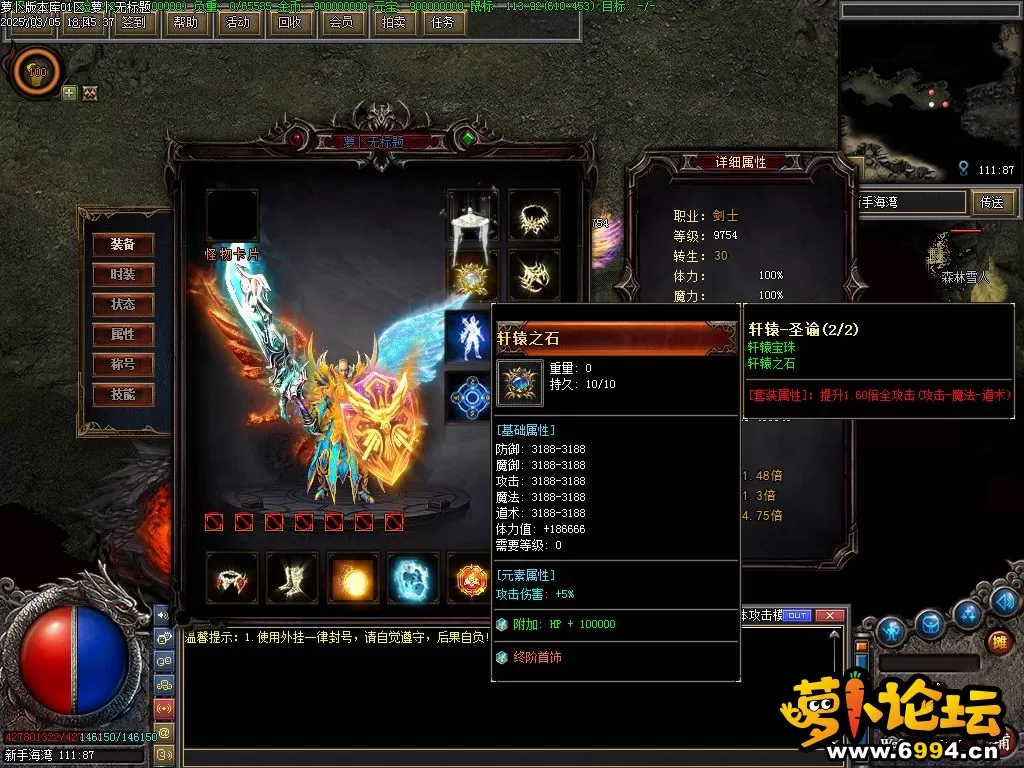Viewport: 1024px width, 768px height.
Task: Open the 会员 membership menu
Action: point(341,21)
